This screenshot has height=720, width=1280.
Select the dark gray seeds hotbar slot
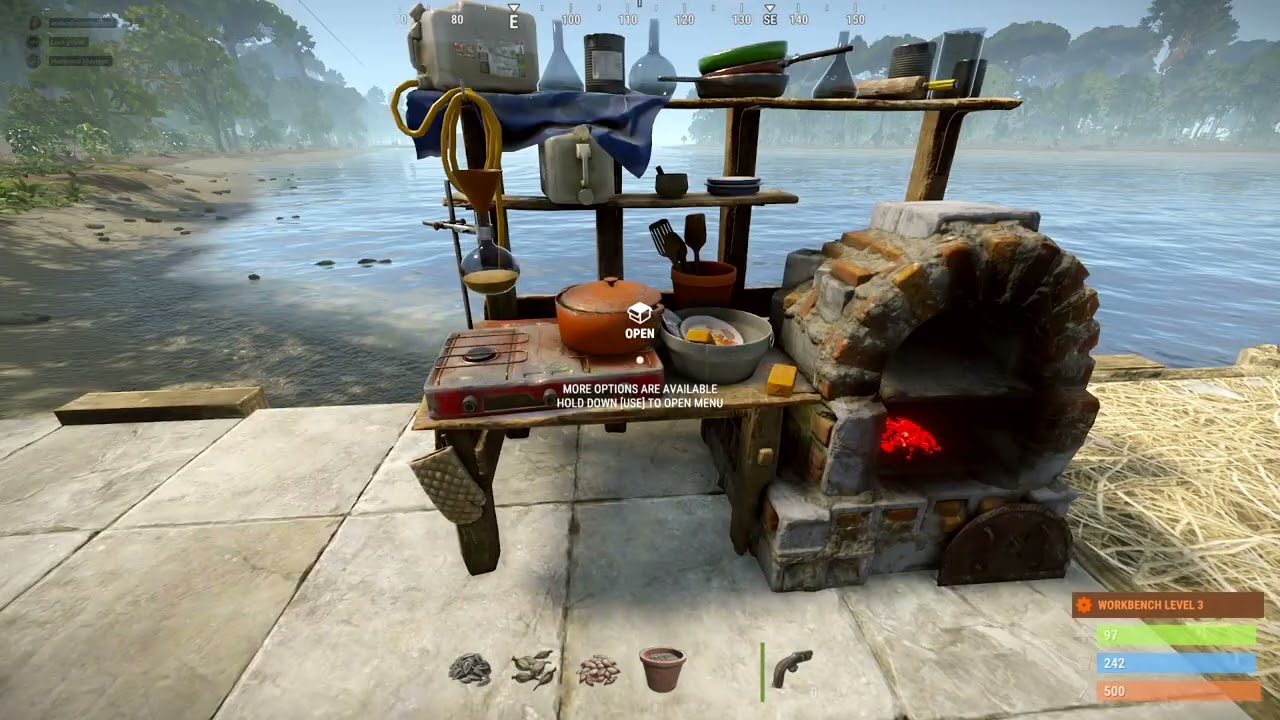pyautogui.click(x=470, y=669)
